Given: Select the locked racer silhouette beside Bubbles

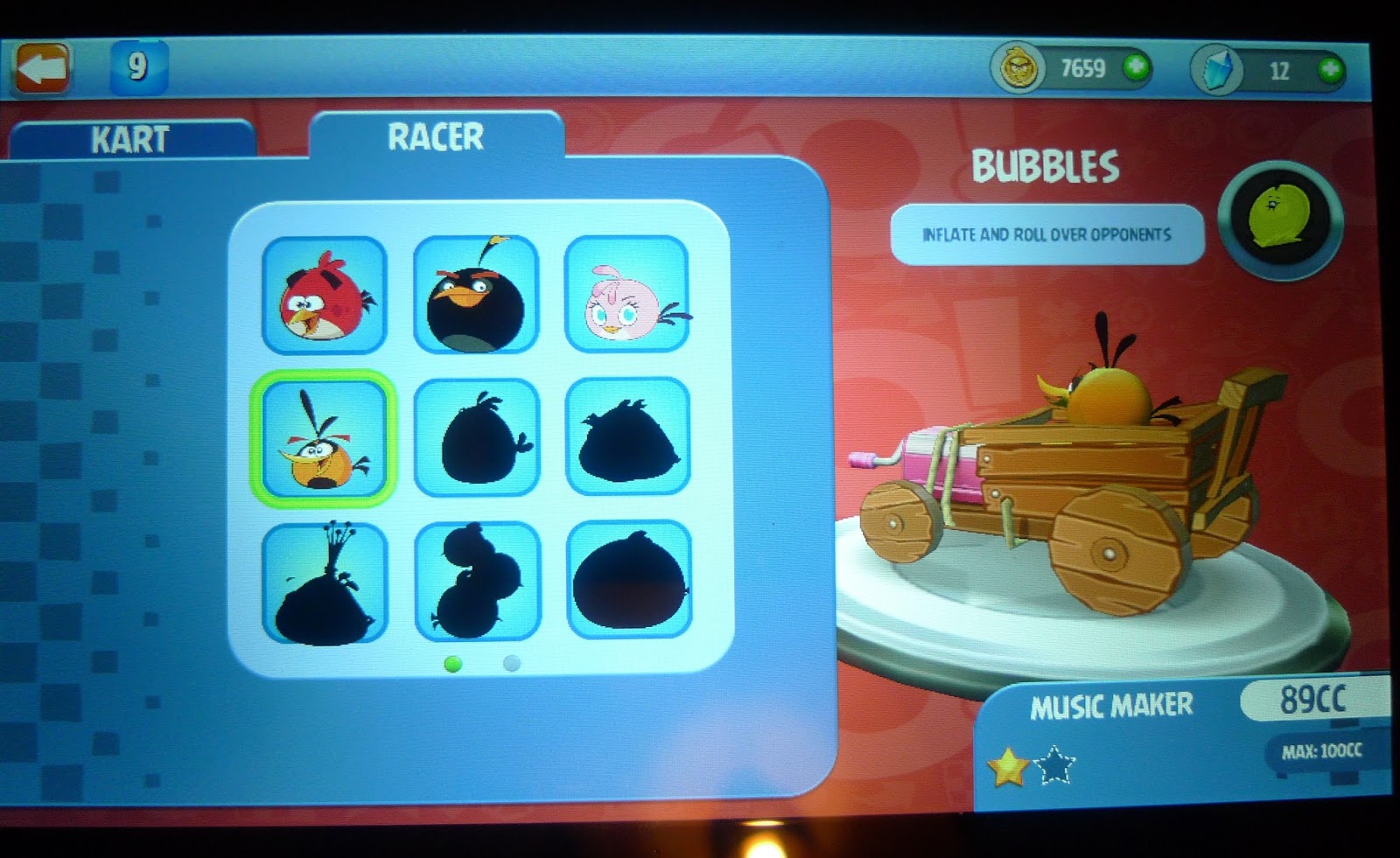Looking at the screenshot, I should pyautogui.click(x=626, y=439).
